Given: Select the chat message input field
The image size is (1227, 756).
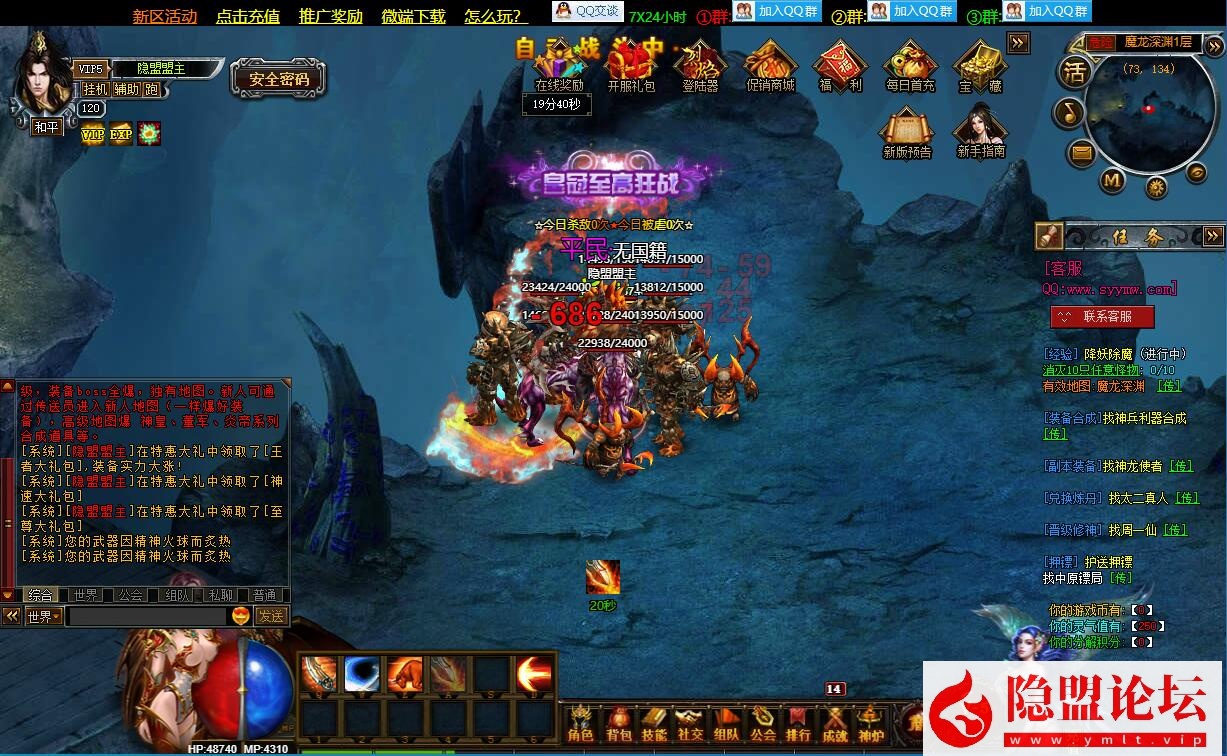Looking at the screenshot, I should [x=148, y=617].
